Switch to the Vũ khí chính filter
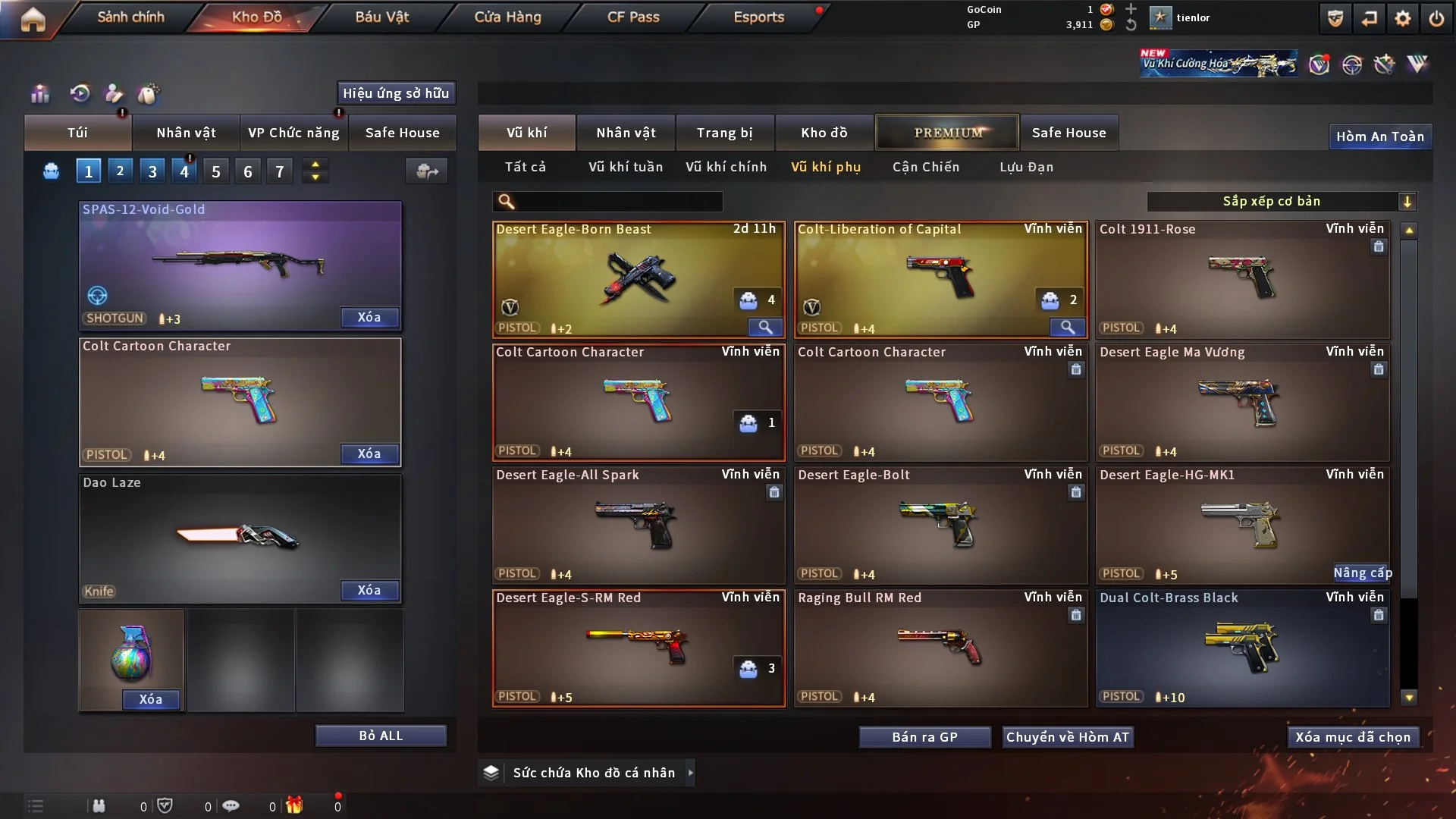 pyautogui.click(x=726, y=167)
